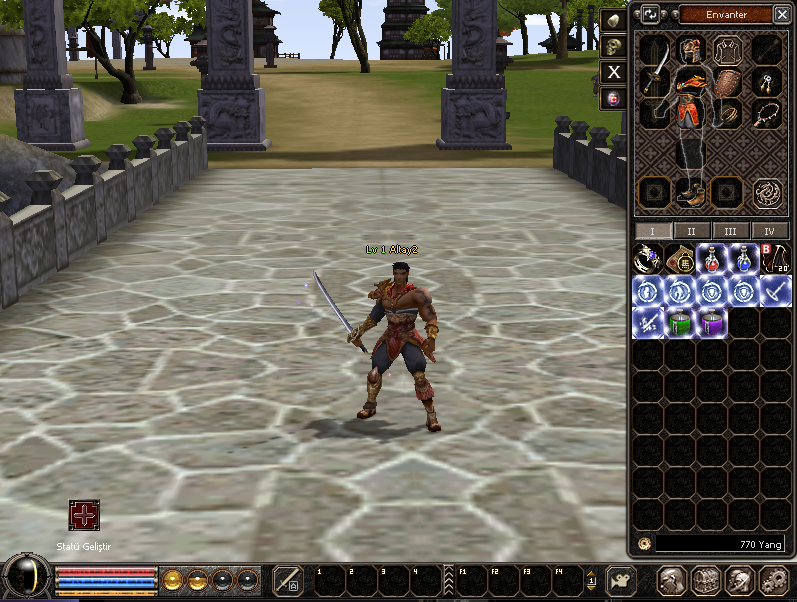Select the red potion in inventory

[712, 260]
